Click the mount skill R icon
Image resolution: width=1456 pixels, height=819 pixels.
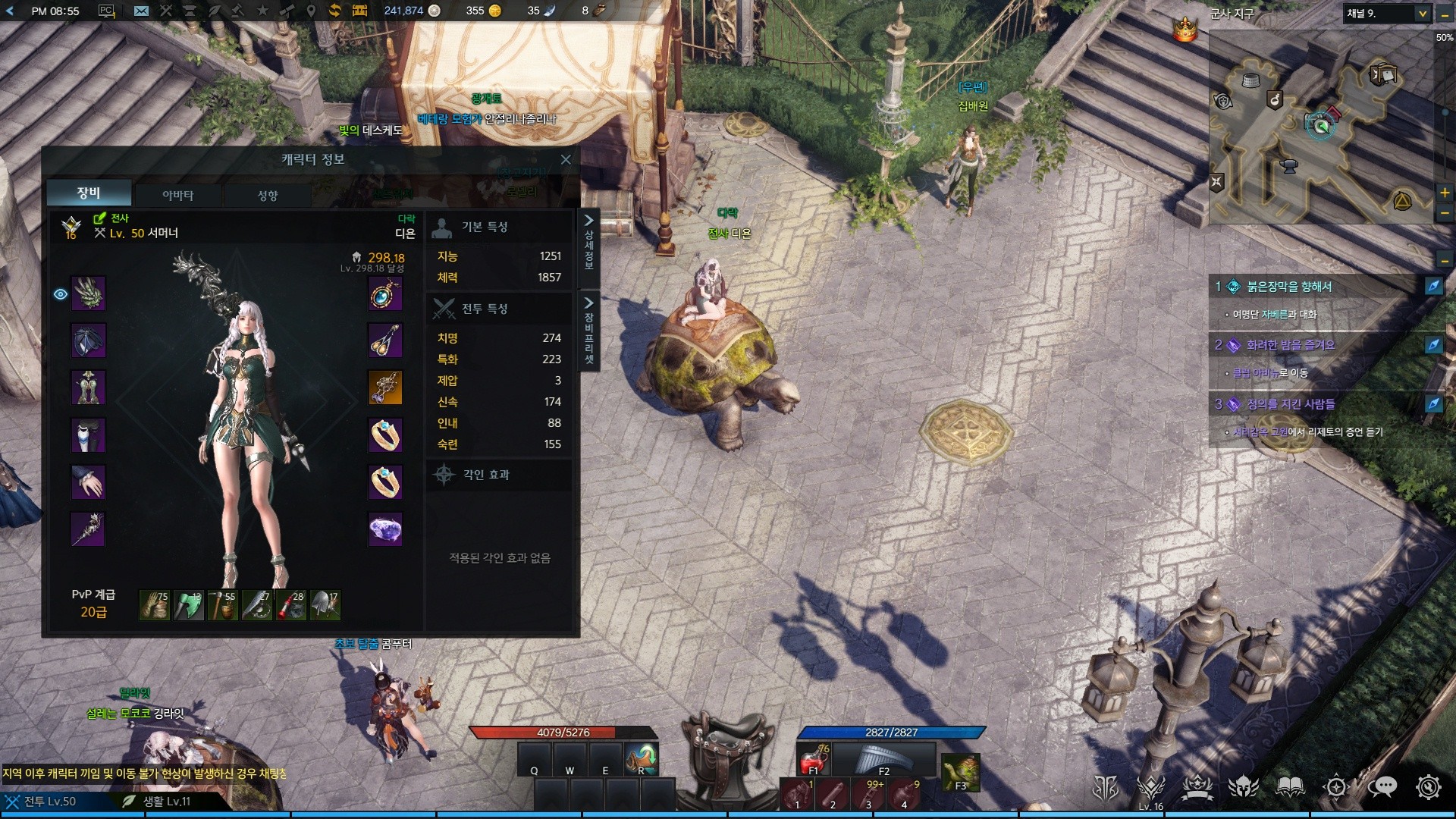click(x=641, y=759)
